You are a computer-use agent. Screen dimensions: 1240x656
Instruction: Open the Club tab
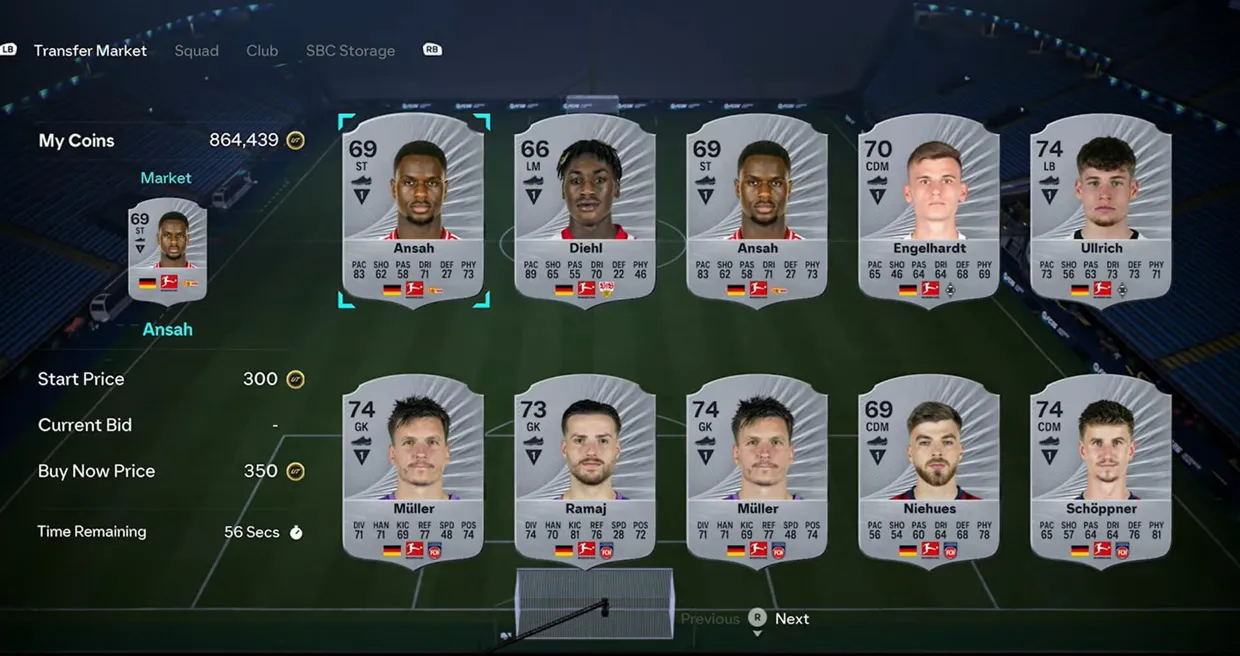(262, 51)
